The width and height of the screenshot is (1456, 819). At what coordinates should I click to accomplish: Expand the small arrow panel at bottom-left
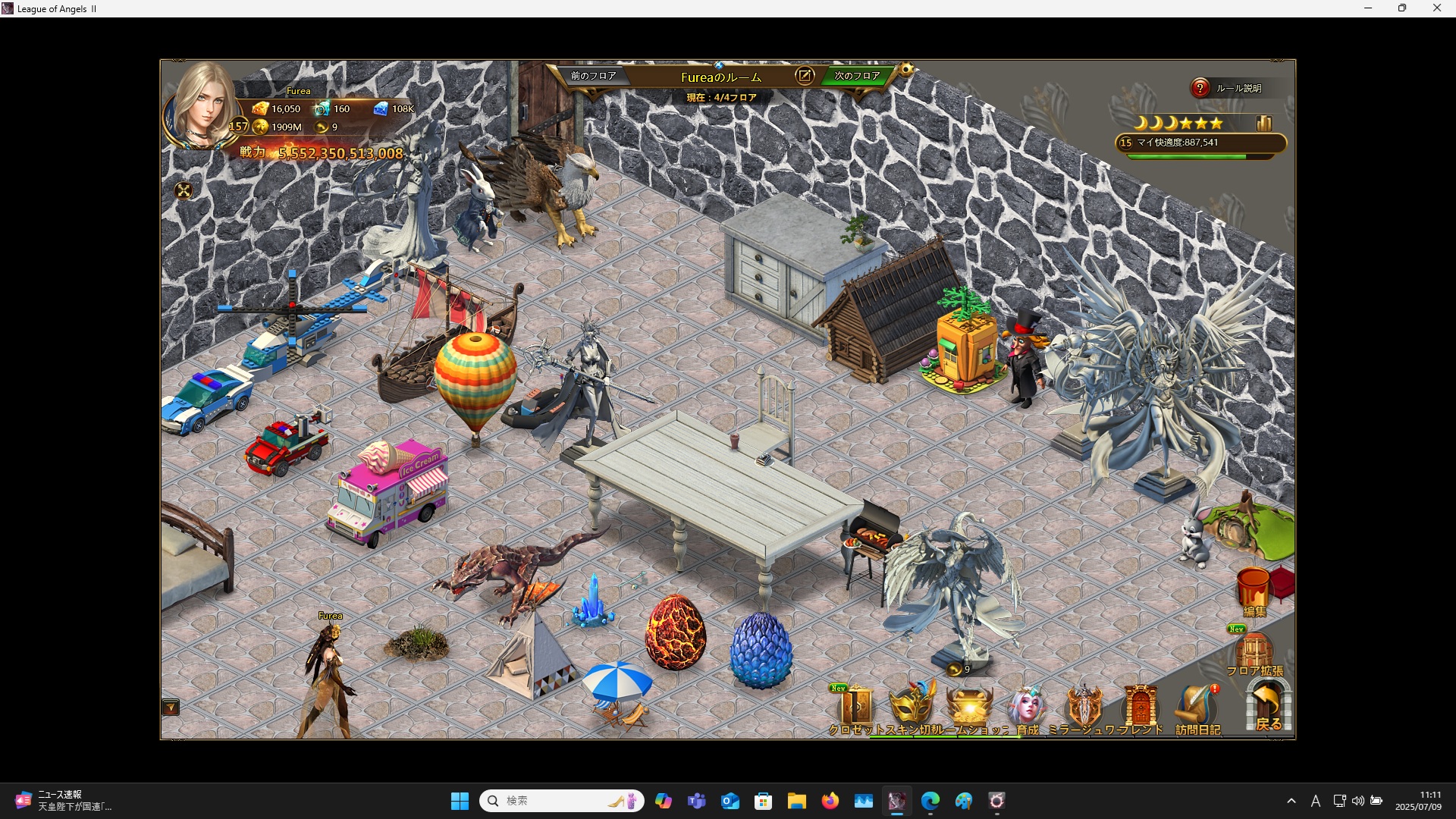[171, 708]
